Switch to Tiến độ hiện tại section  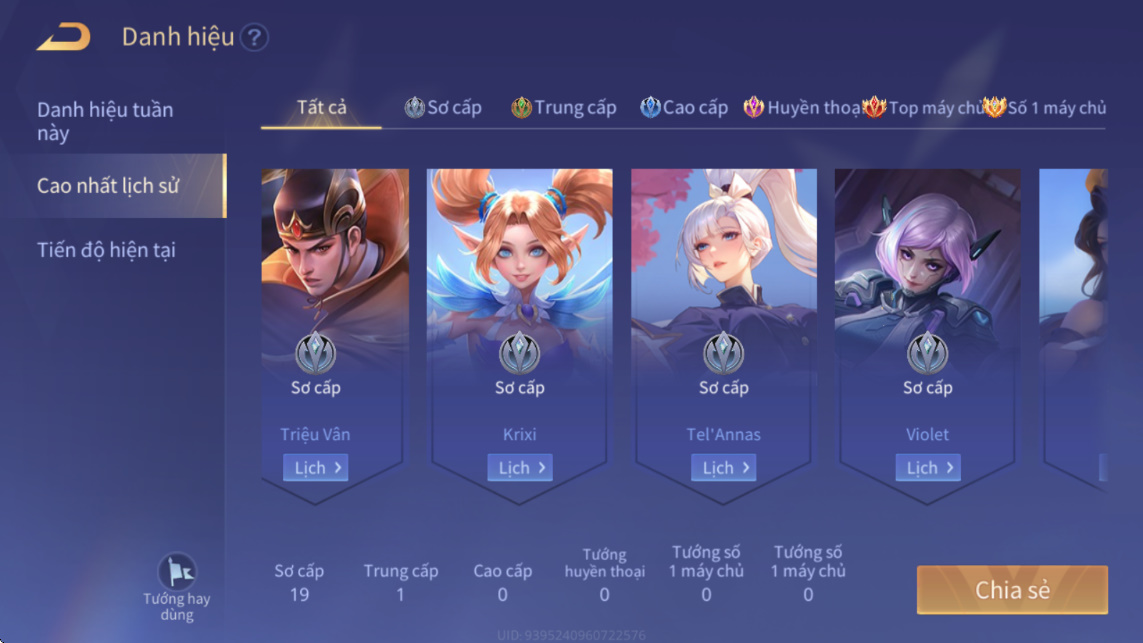[x=106, y=250]
